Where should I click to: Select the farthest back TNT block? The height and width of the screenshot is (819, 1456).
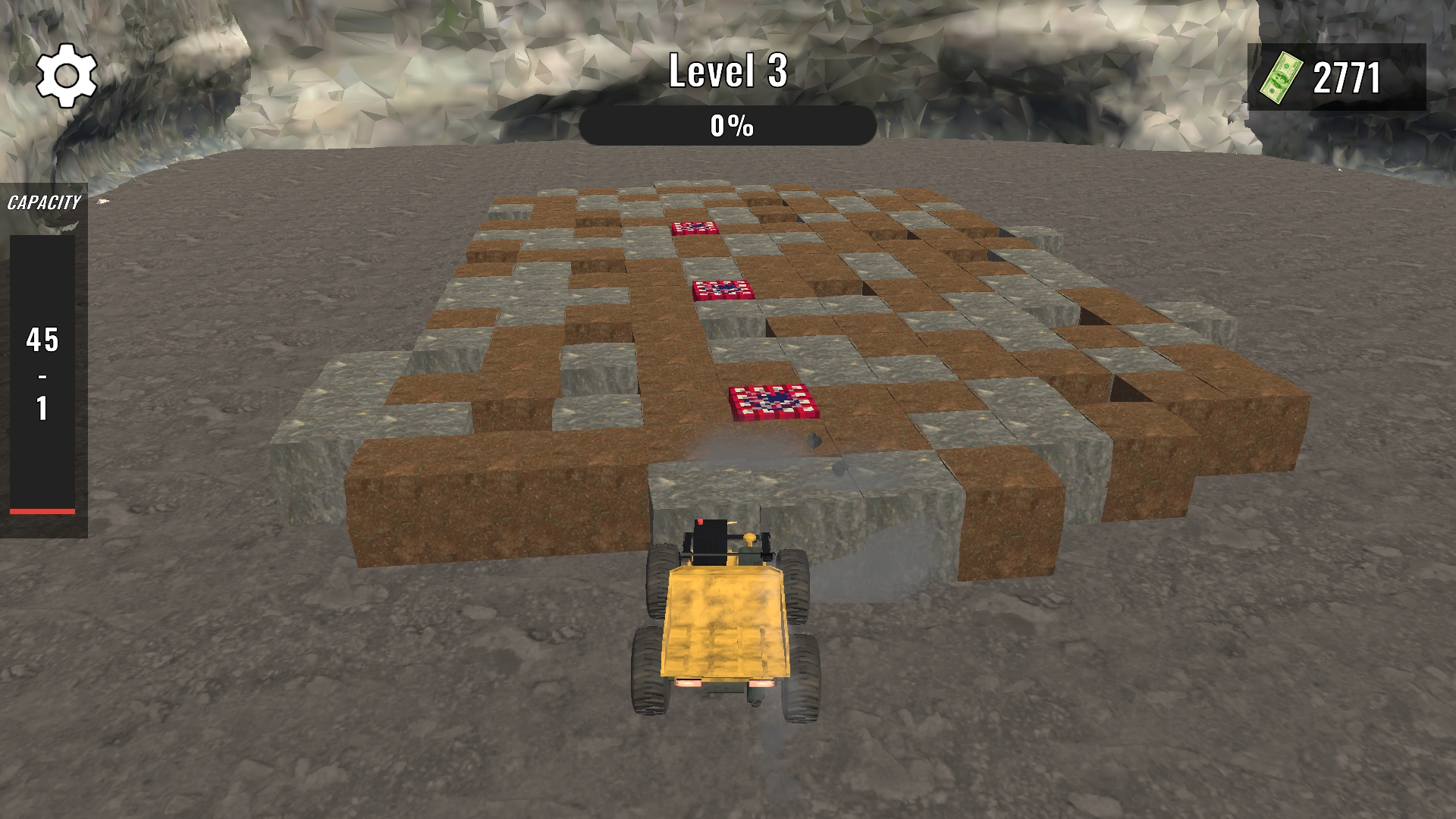click(x=696, y=228)
